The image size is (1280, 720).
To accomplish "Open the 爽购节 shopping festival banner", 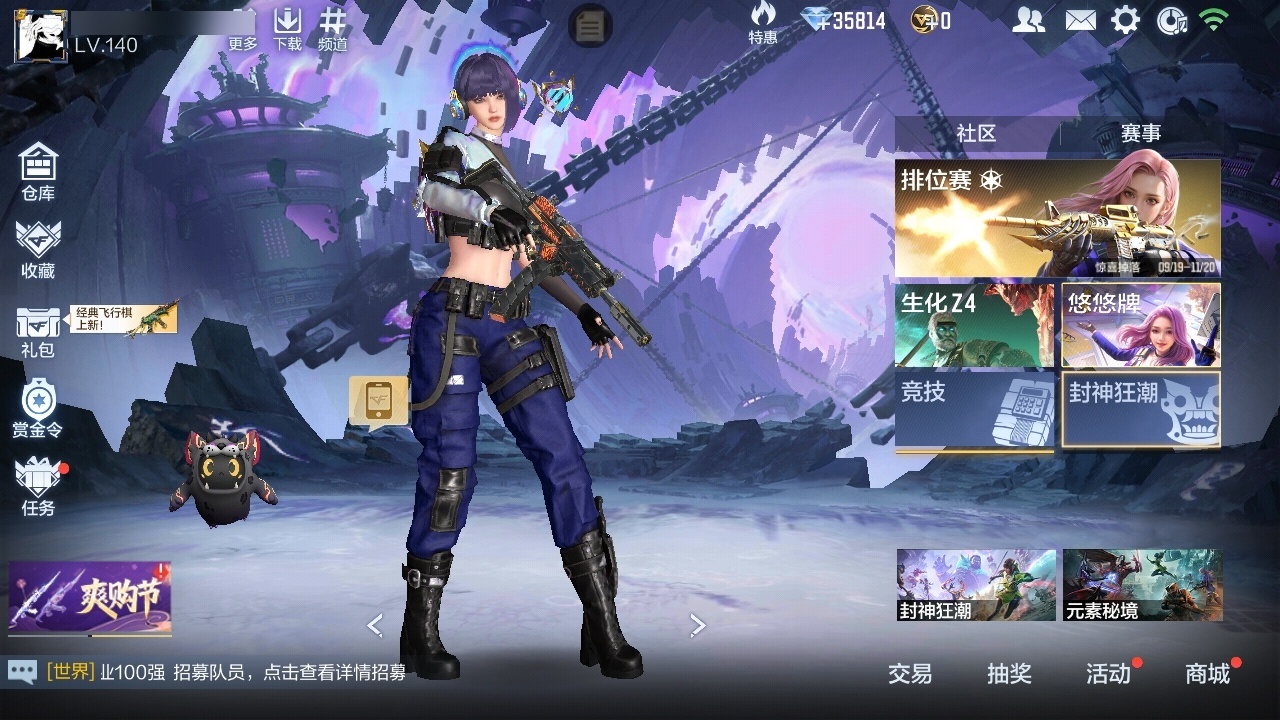I will pyautogui.click(x=90, y=598).
